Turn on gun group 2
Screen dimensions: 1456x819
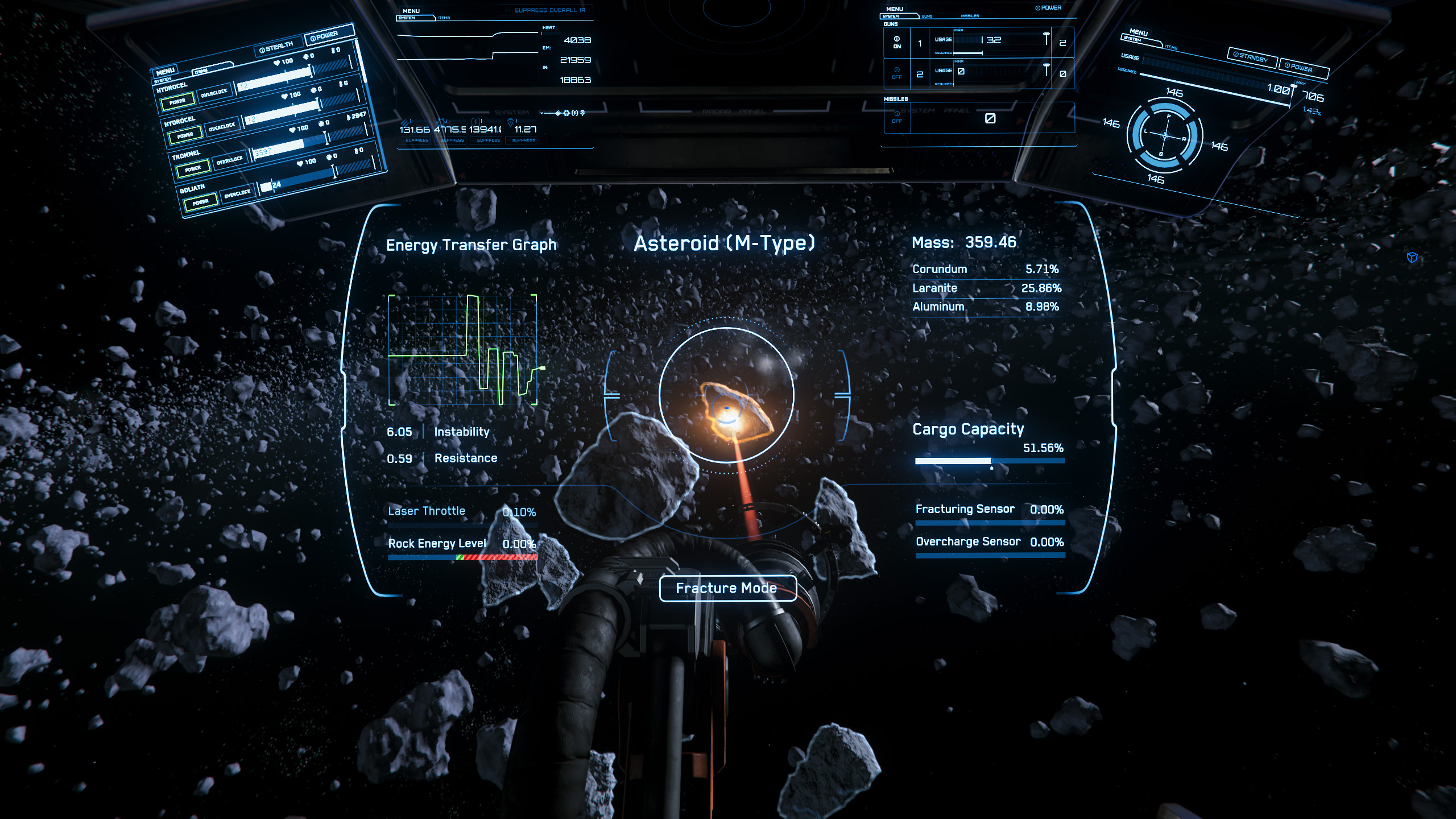tap(897, 73)
